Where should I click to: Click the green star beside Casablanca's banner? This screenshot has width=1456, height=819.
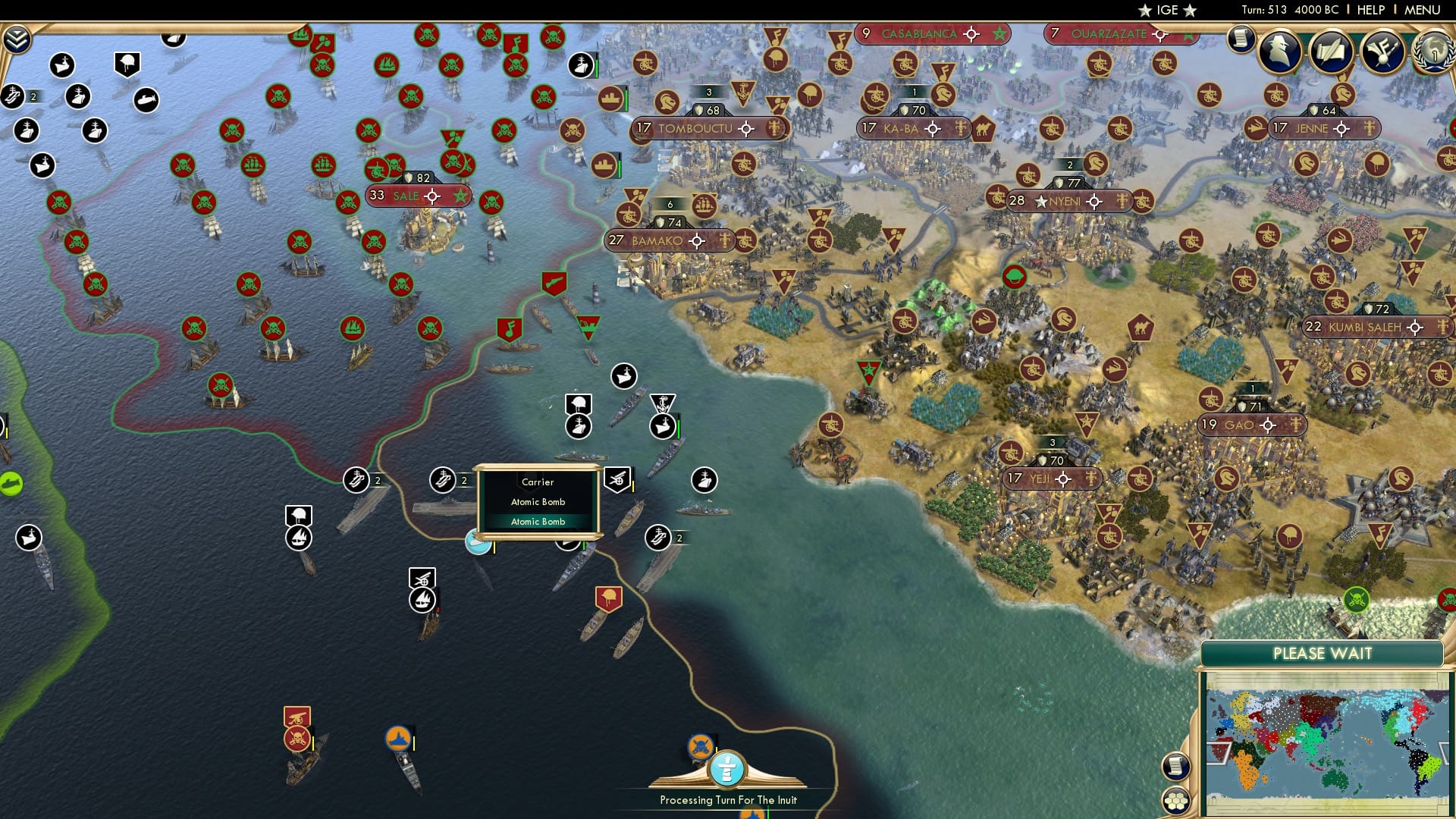pyautogui.click(x=1000, y=33)
